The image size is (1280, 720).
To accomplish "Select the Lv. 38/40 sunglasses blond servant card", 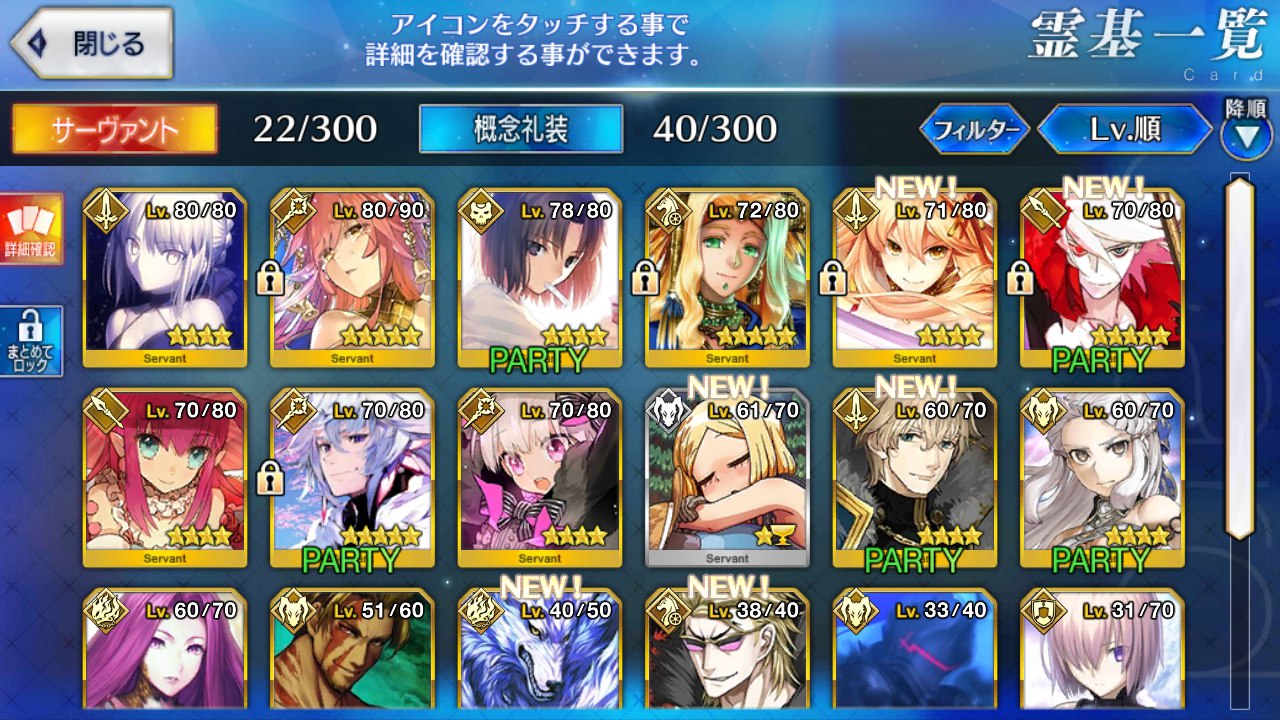I will (727, 652).
